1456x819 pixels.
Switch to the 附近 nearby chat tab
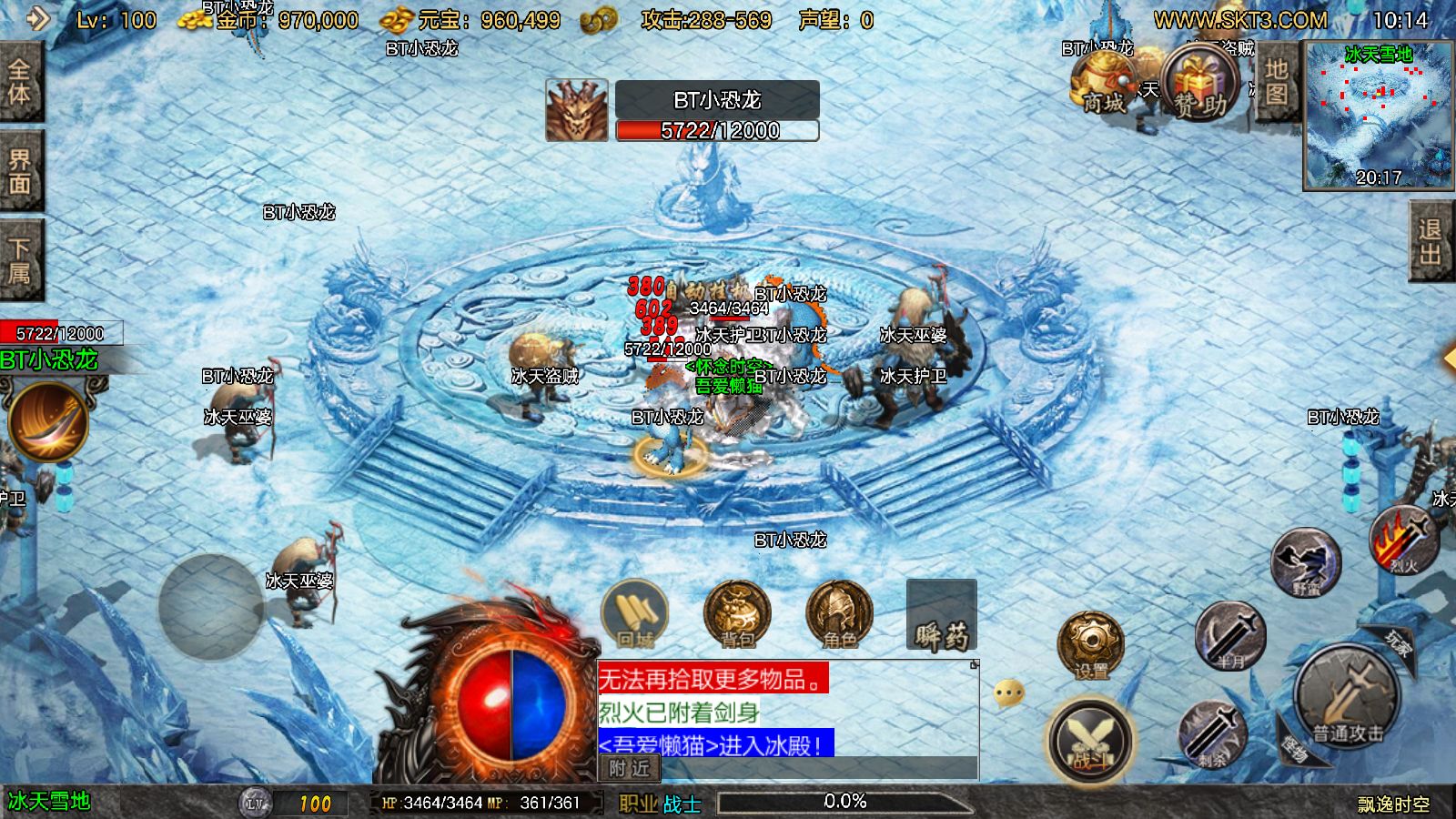click(630, 769)
